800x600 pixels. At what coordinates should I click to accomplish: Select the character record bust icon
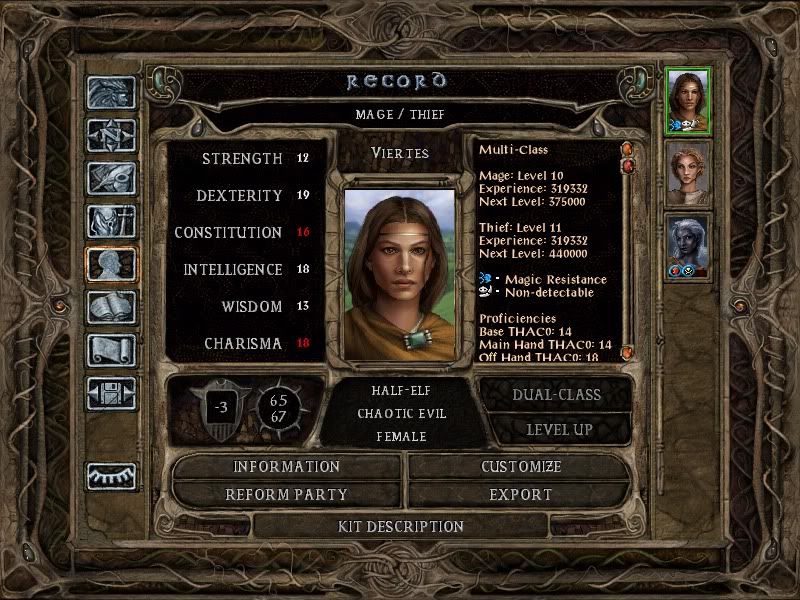pos(110,264)
